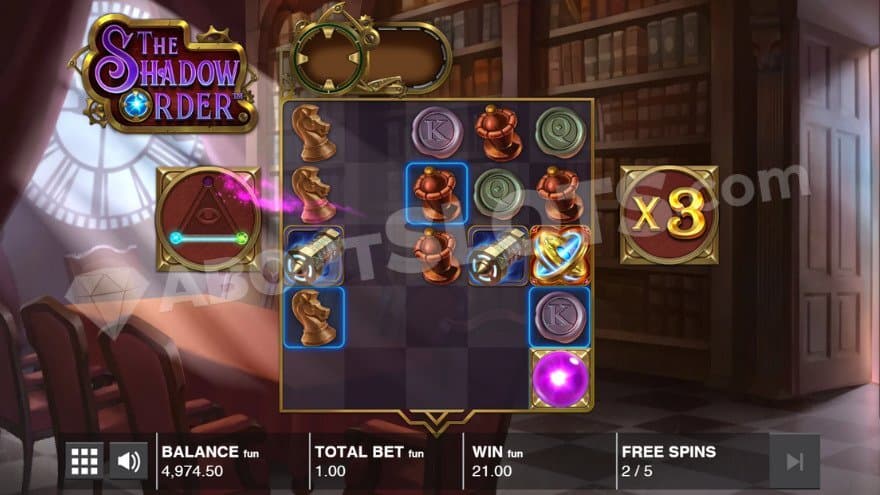Click the x3 multiplier panel
The height and width of the screenshot is (495, 880).
tap(668, 216)
